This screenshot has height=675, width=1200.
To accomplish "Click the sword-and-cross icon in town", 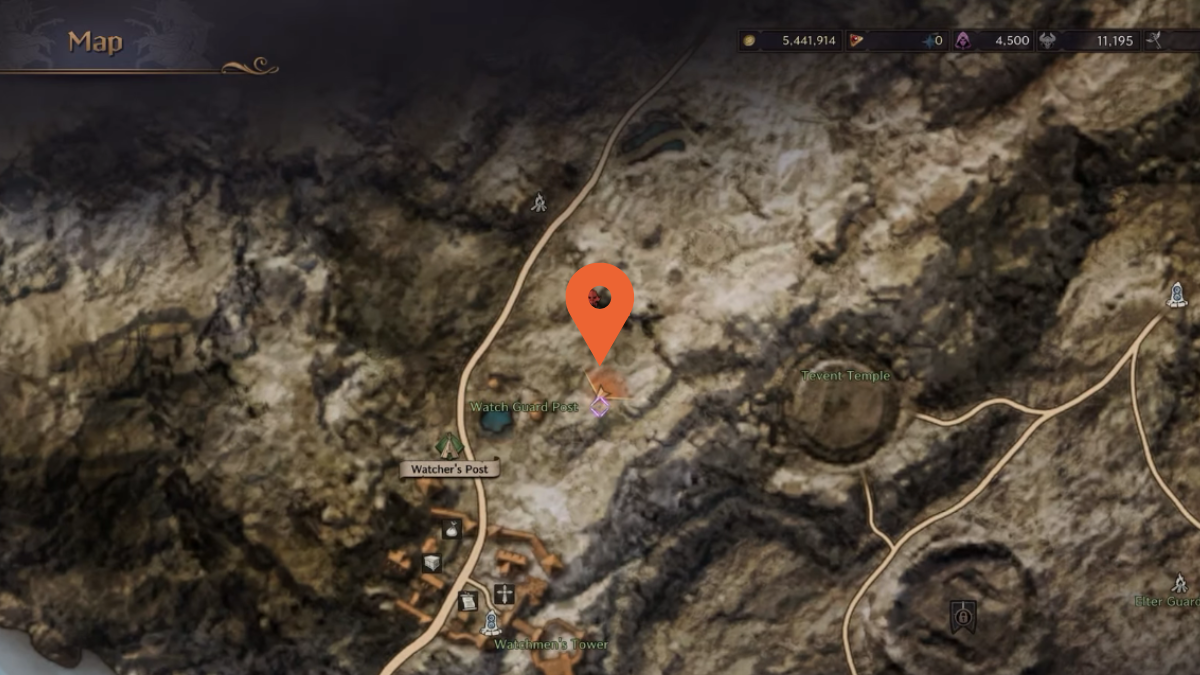I will click(504, 593).
